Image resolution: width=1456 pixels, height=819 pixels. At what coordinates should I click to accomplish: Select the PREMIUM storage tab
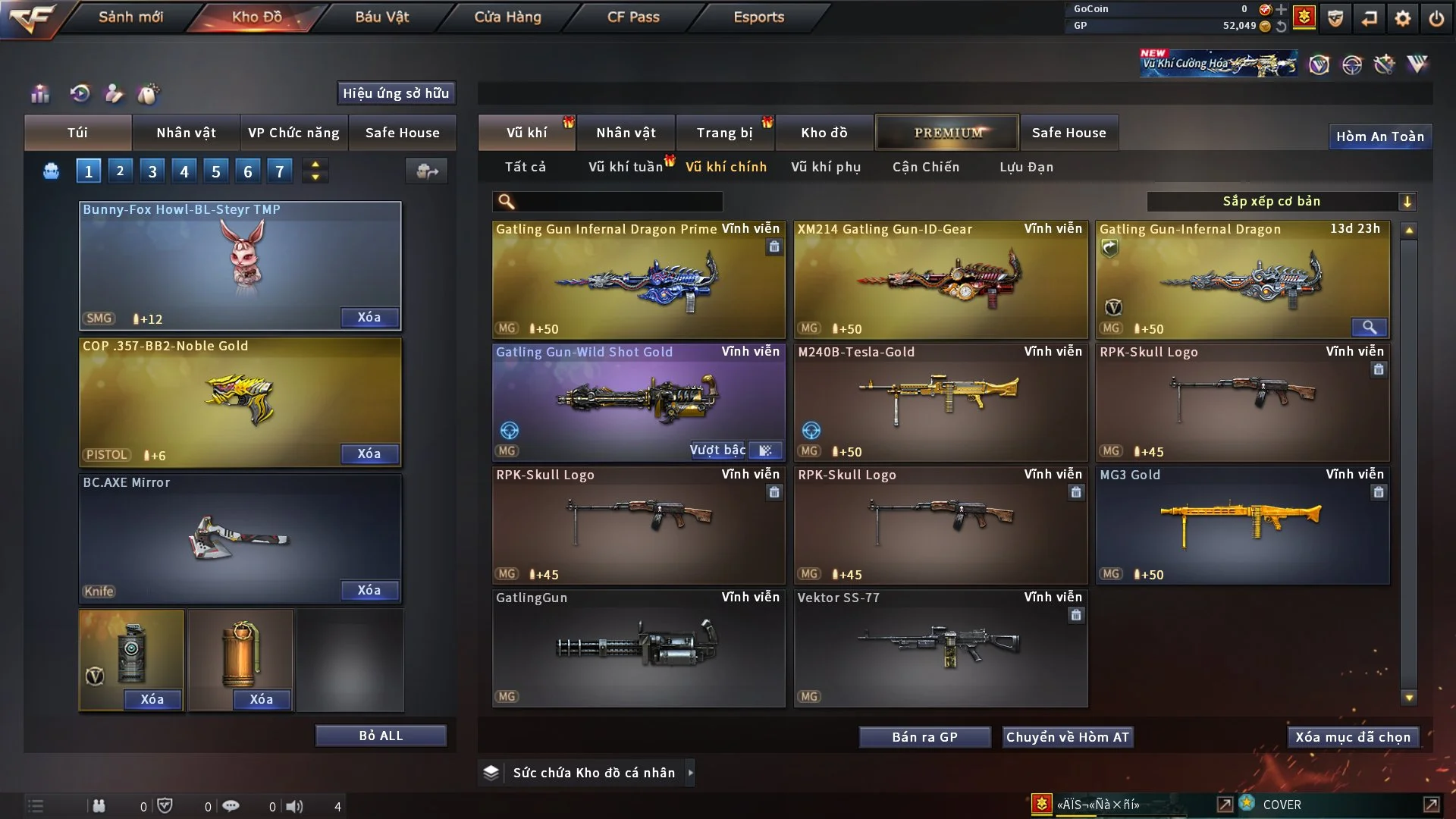pyautogui.click(x=947, y=133)
